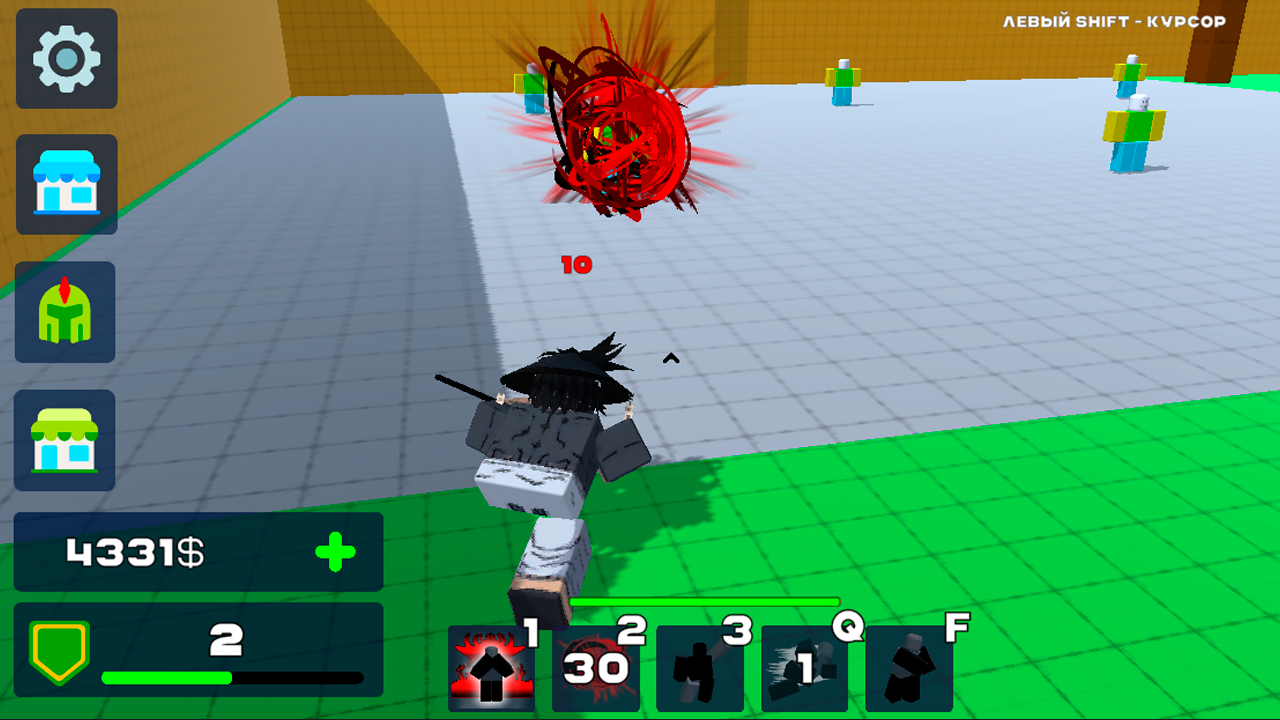Click the white arrow indicator above the player
Viewport: 1280px width, 720px height.
[x=671, y=357]
